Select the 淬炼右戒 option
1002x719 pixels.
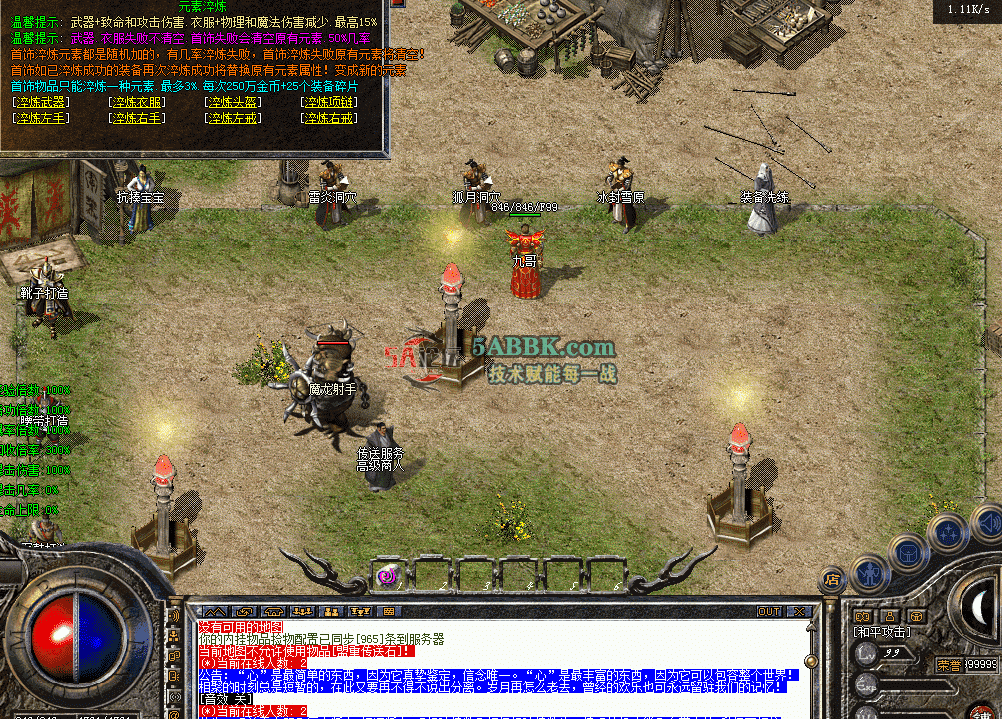click(329, 118)
